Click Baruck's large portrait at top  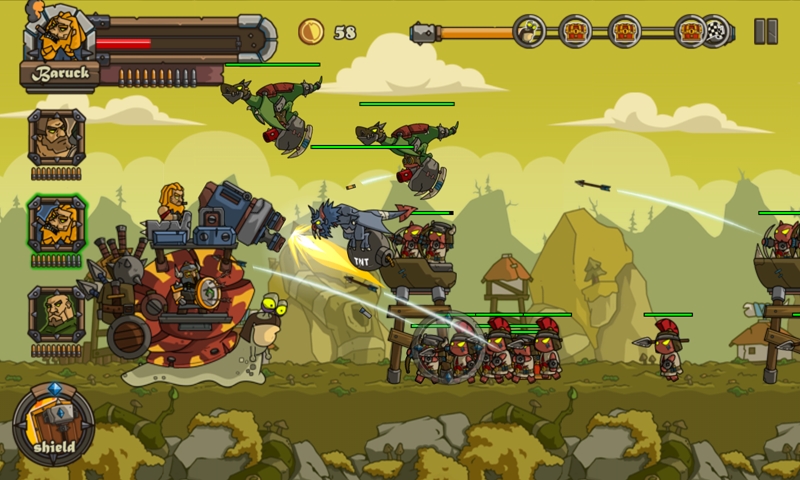[56, 33]
